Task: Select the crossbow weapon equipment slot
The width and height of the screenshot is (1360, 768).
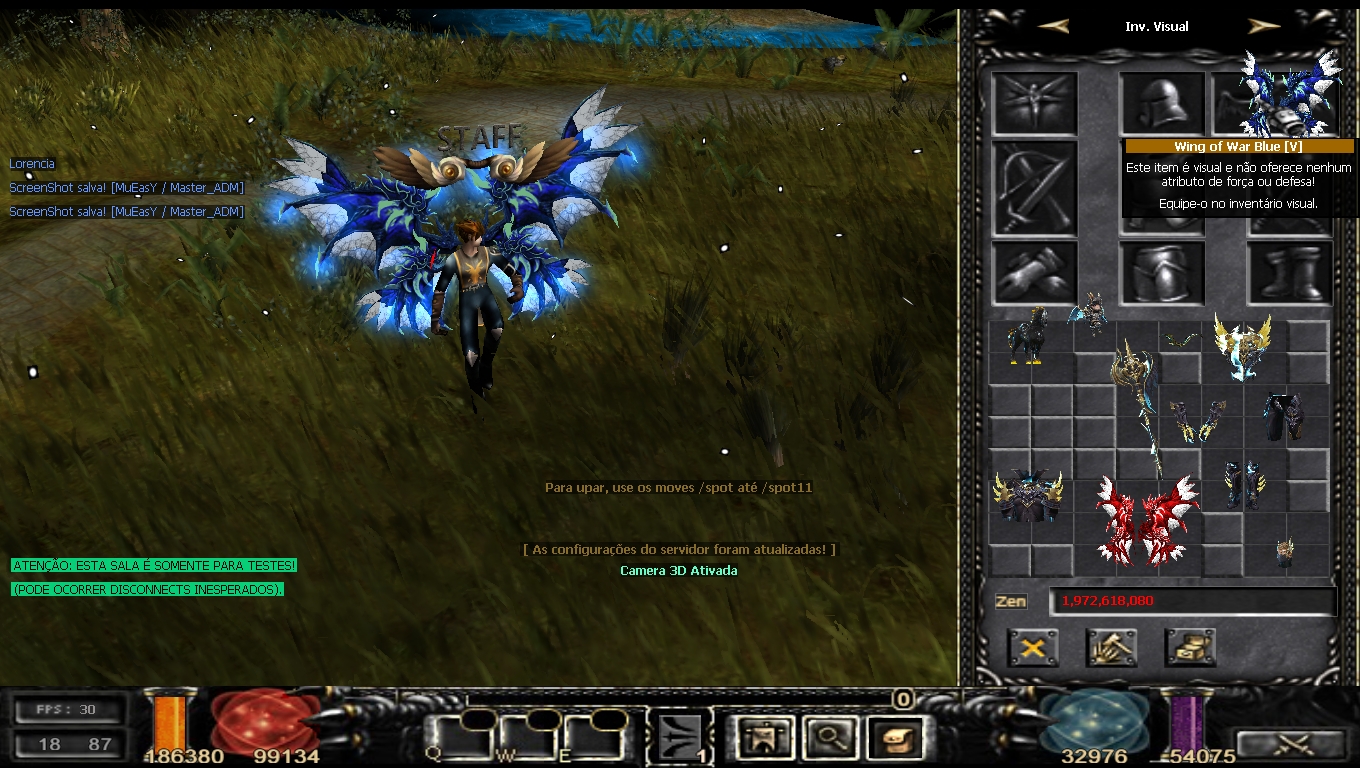Action: tap(1034, 188)
